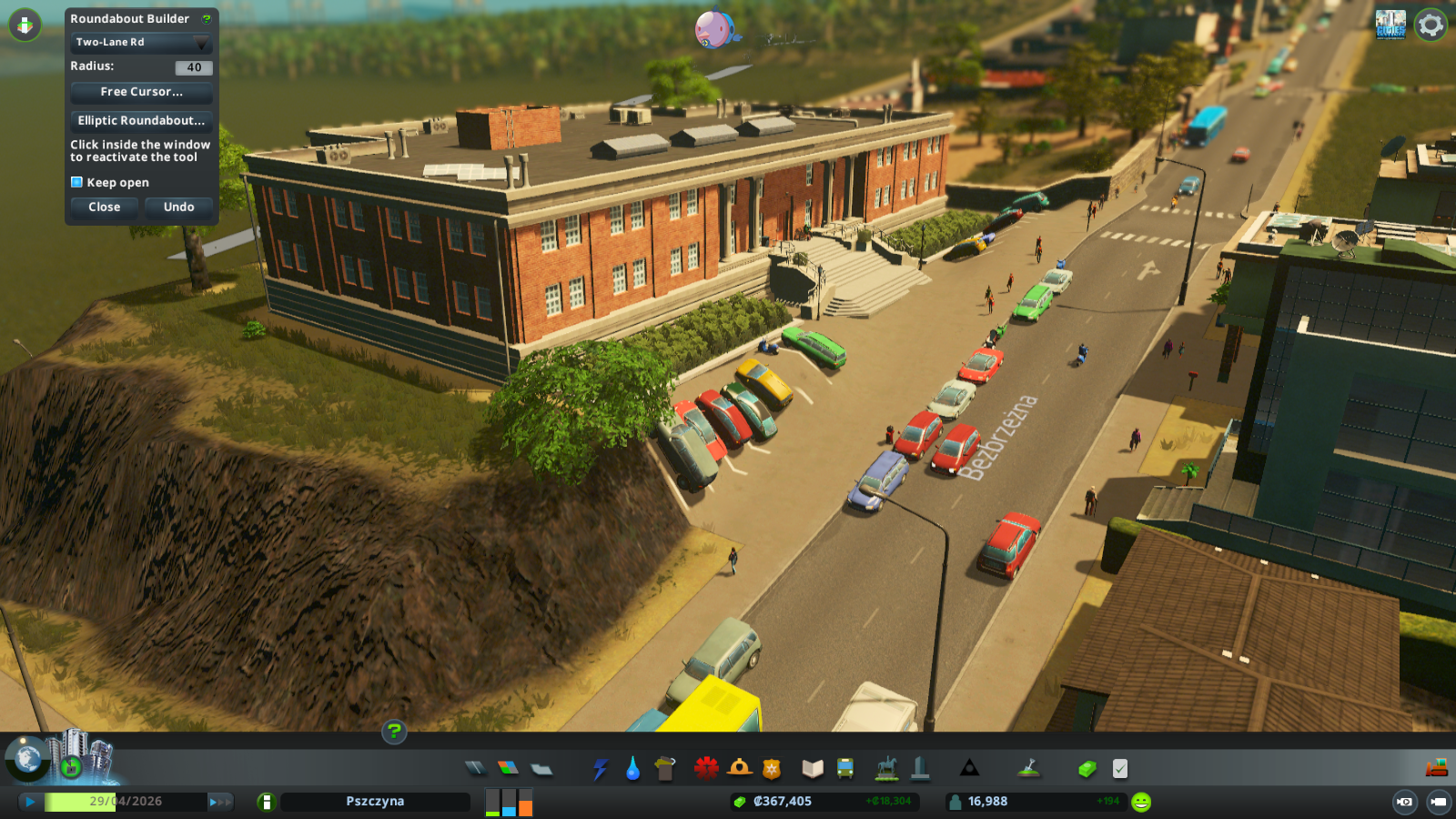Edit the roundabout Radius value field
Viewport: 1456px width, 819px height.
point(194,67)
